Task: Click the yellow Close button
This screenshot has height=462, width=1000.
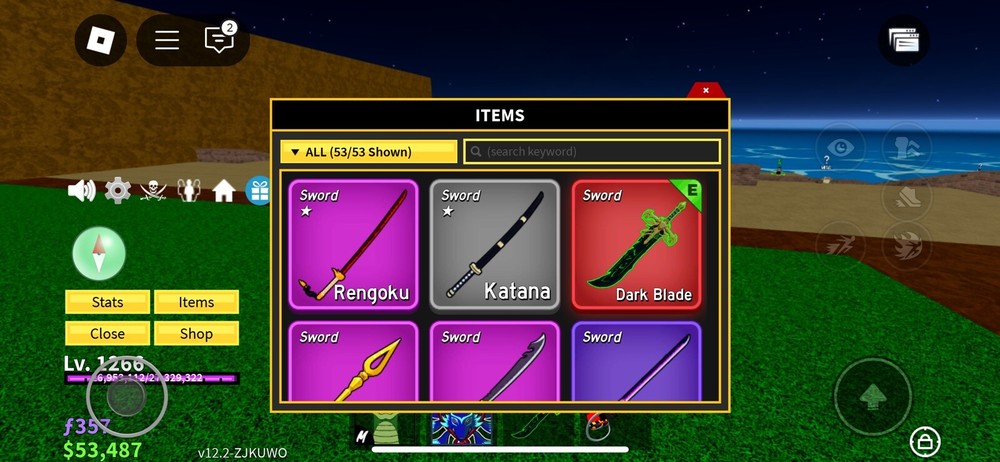Action: point(108,333)
